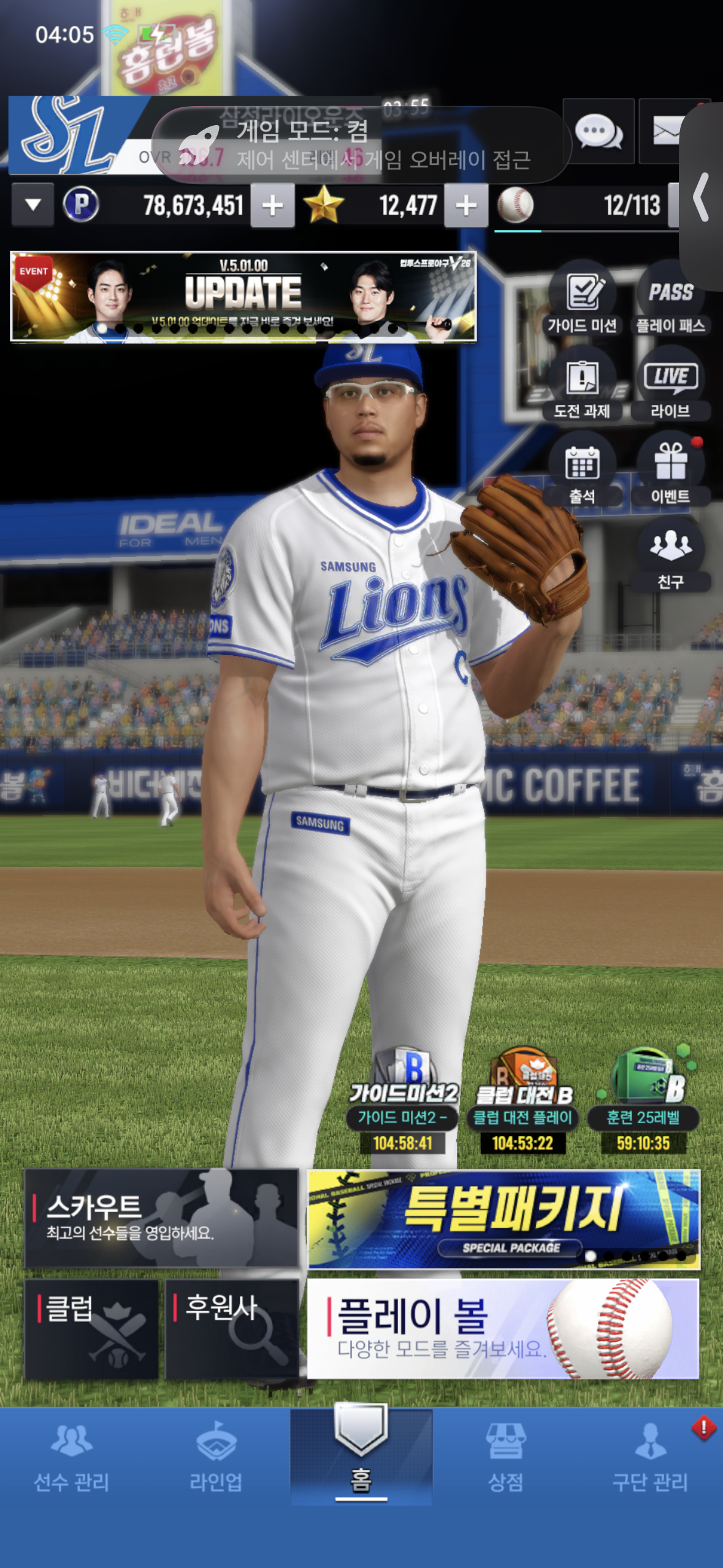Screen dimensions: 723x1568
Task: Select the 클럽 대전 플레이 mission
Action: coord(522,1104)
